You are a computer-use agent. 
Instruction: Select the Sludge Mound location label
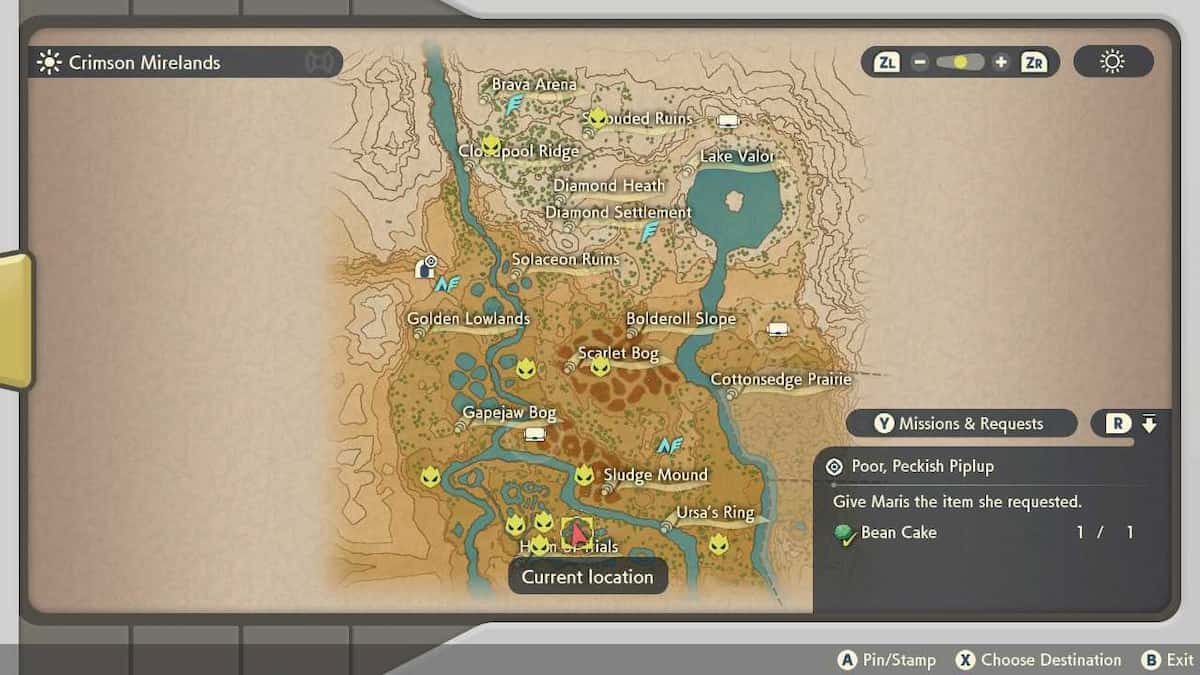tap(655, 475)
